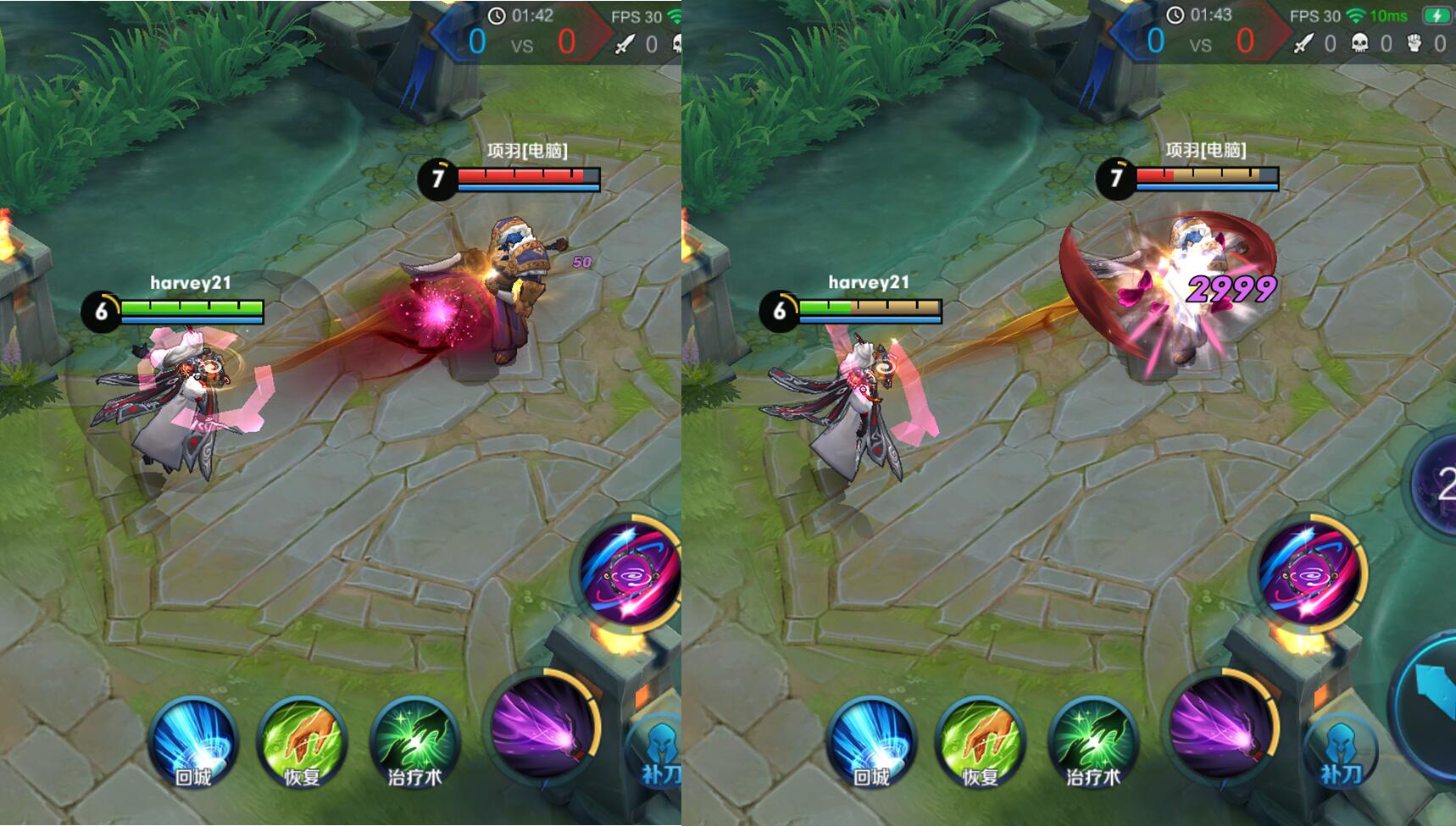Tap the skill showing a 2 cooldown

[1439, 485]
